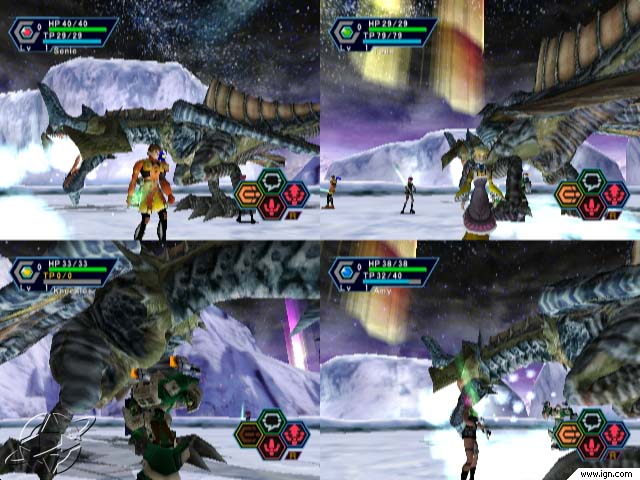This screenshot has height=480, width=640.
Task: Use orange attack hexagon for the 79/79 TP player
Action: [569, 194]
